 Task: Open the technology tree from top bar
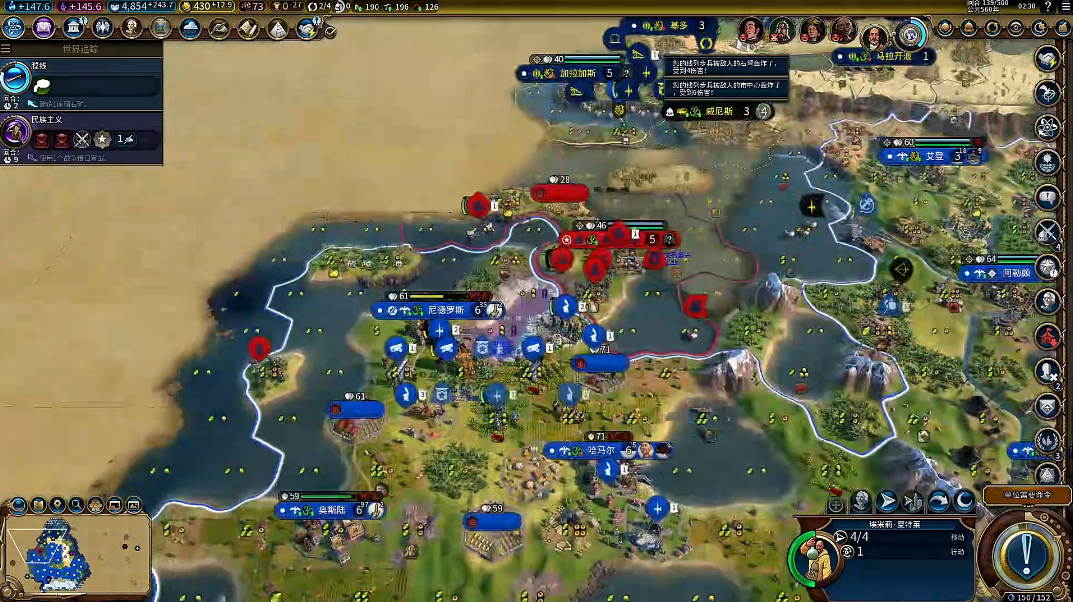click(14, 28)
